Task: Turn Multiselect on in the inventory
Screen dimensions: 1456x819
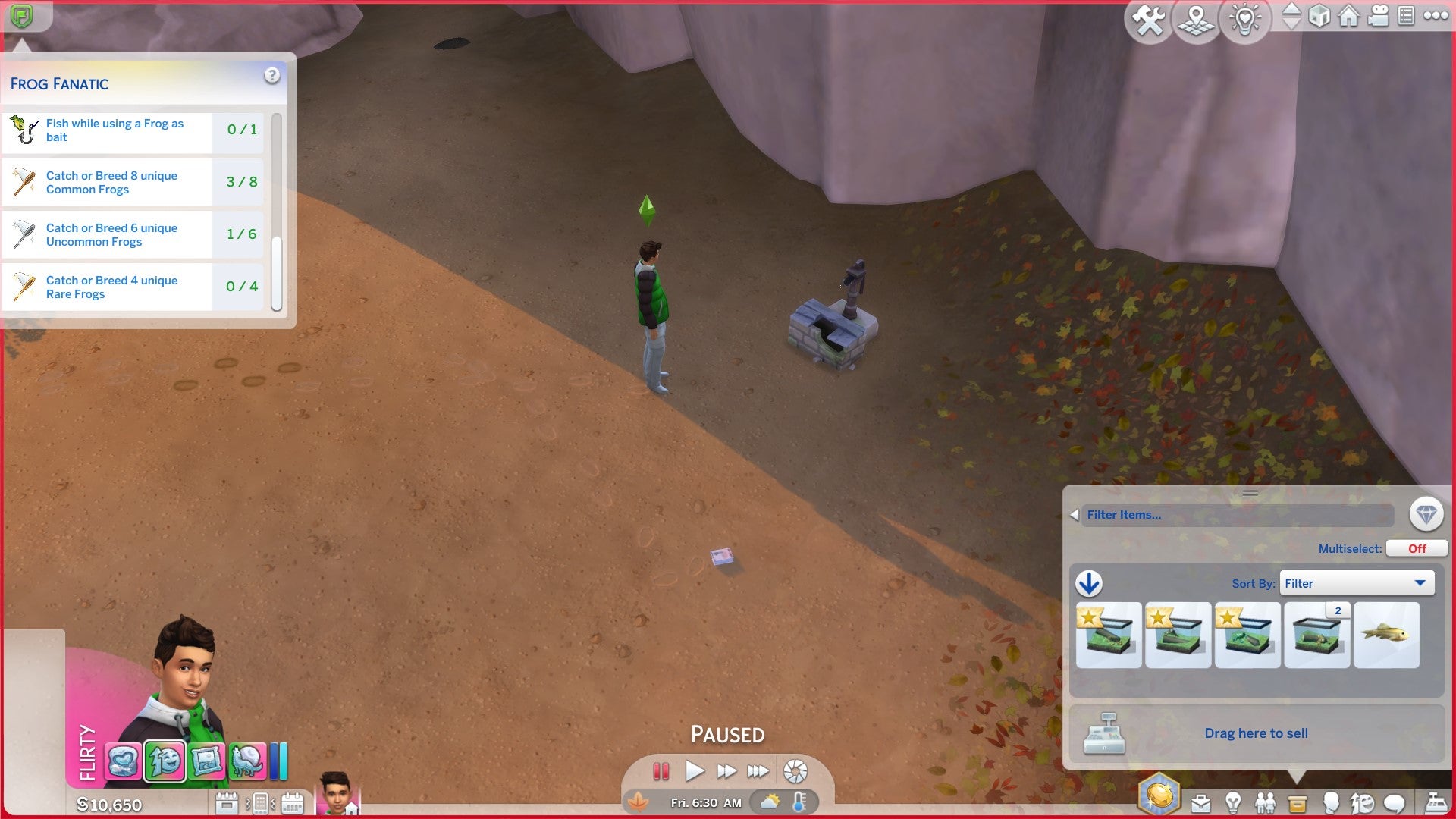Action: (x=1417, y=548)
